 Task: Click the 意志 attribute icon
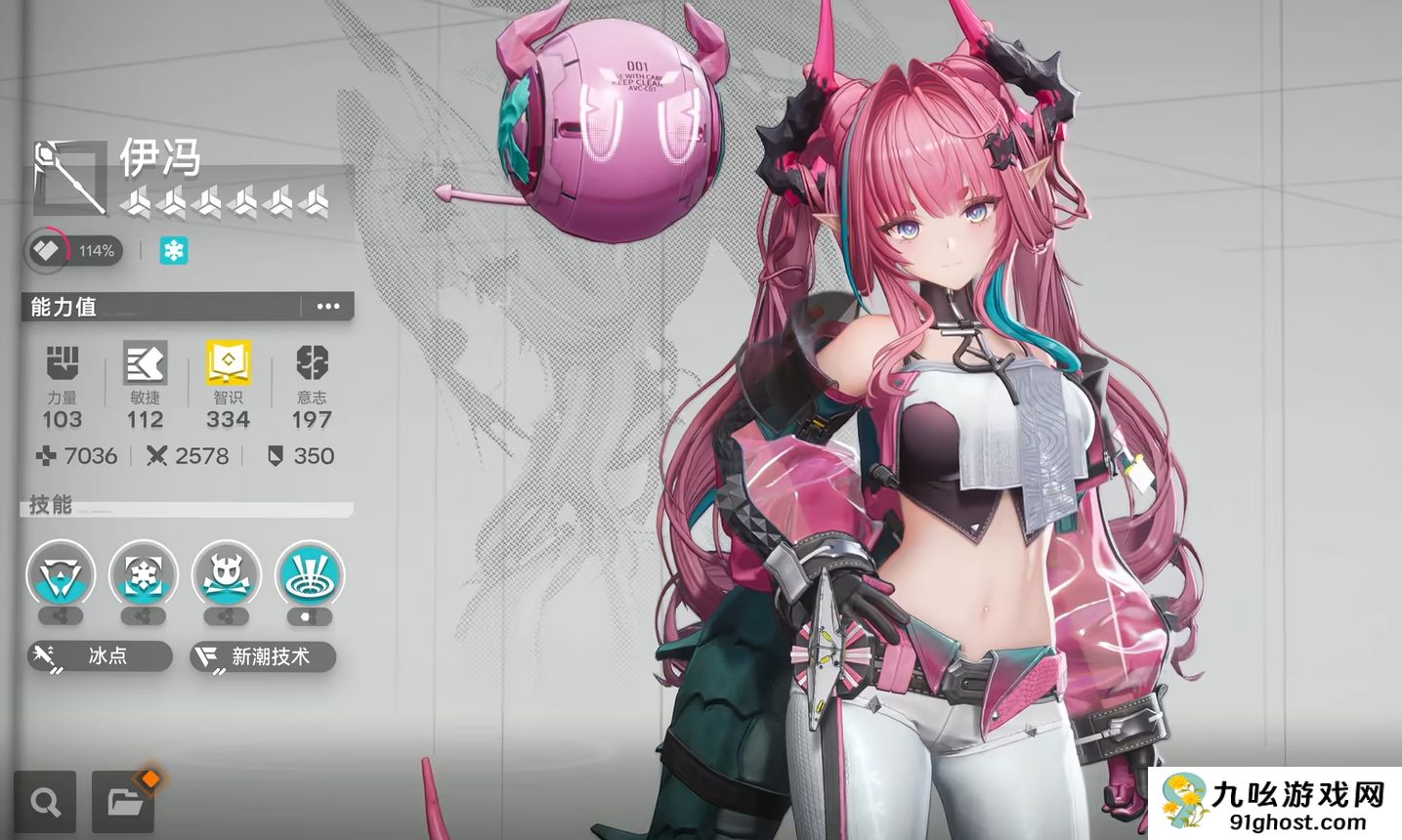tap(312, 363)
